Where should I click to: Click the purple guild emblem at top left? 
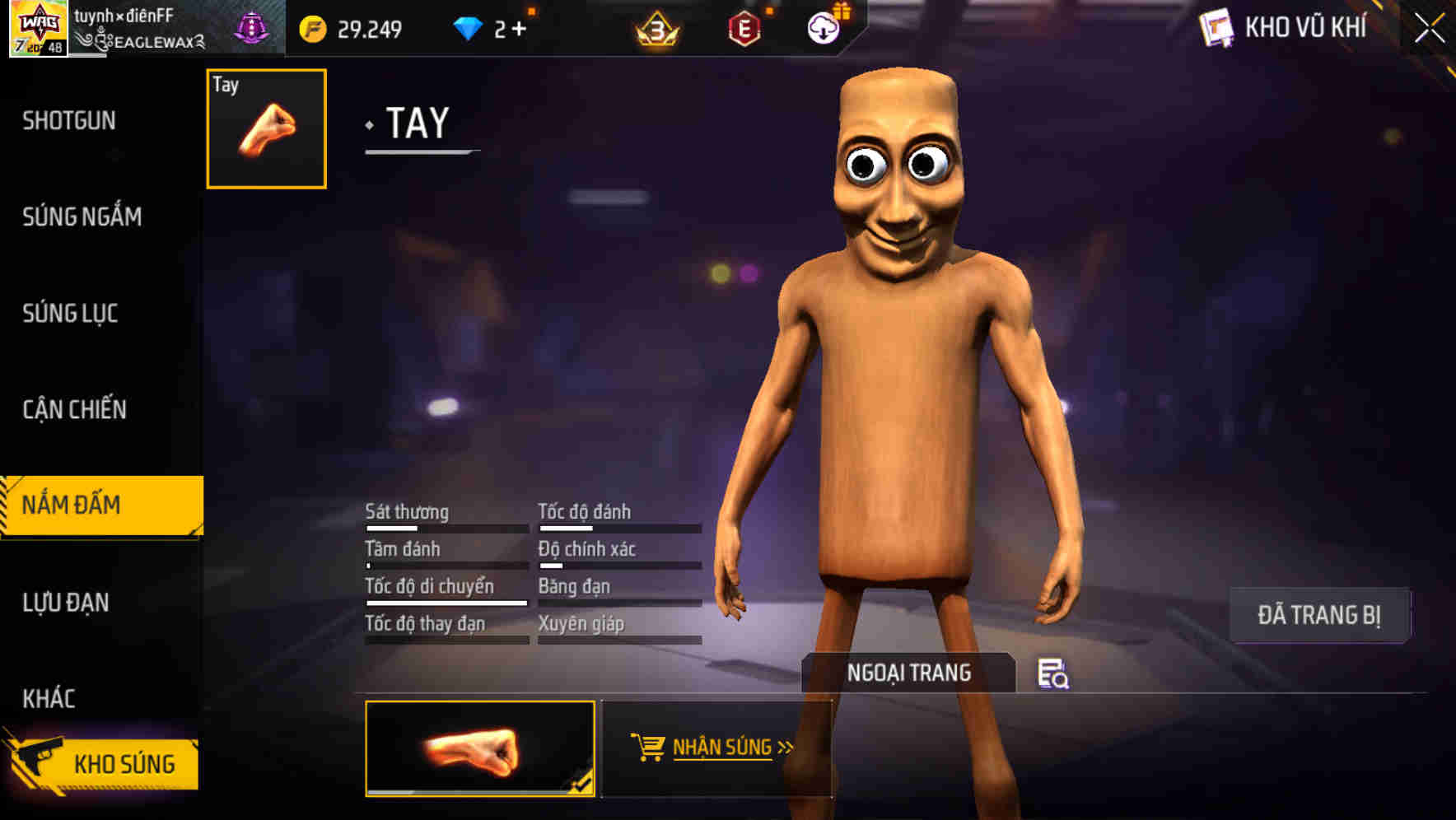tap(251, 25)
